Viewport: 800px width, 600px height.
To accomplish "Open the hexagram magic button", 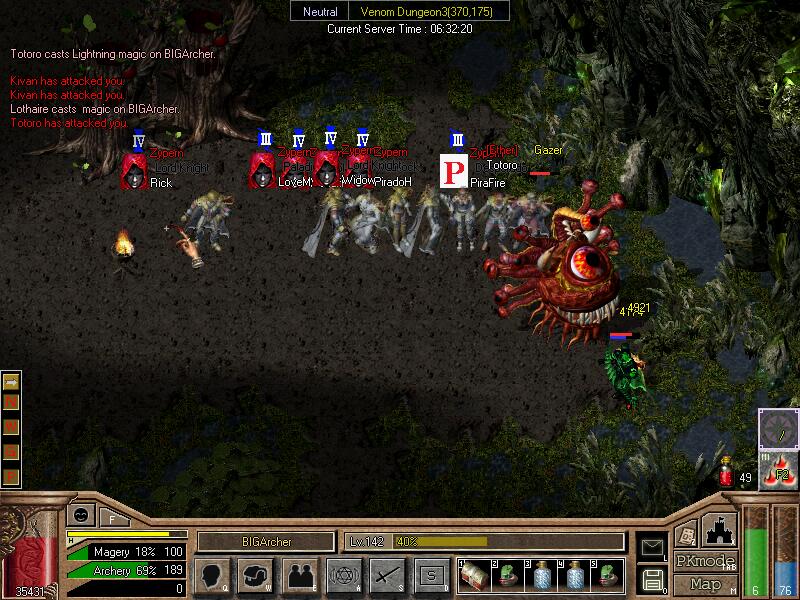I will 343,575.
